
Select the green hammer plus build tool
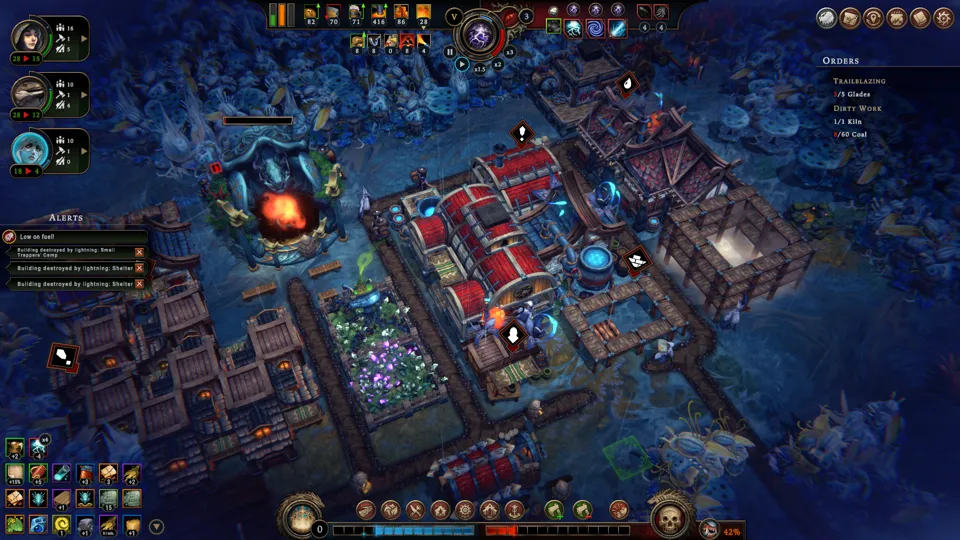click(553, 510)
